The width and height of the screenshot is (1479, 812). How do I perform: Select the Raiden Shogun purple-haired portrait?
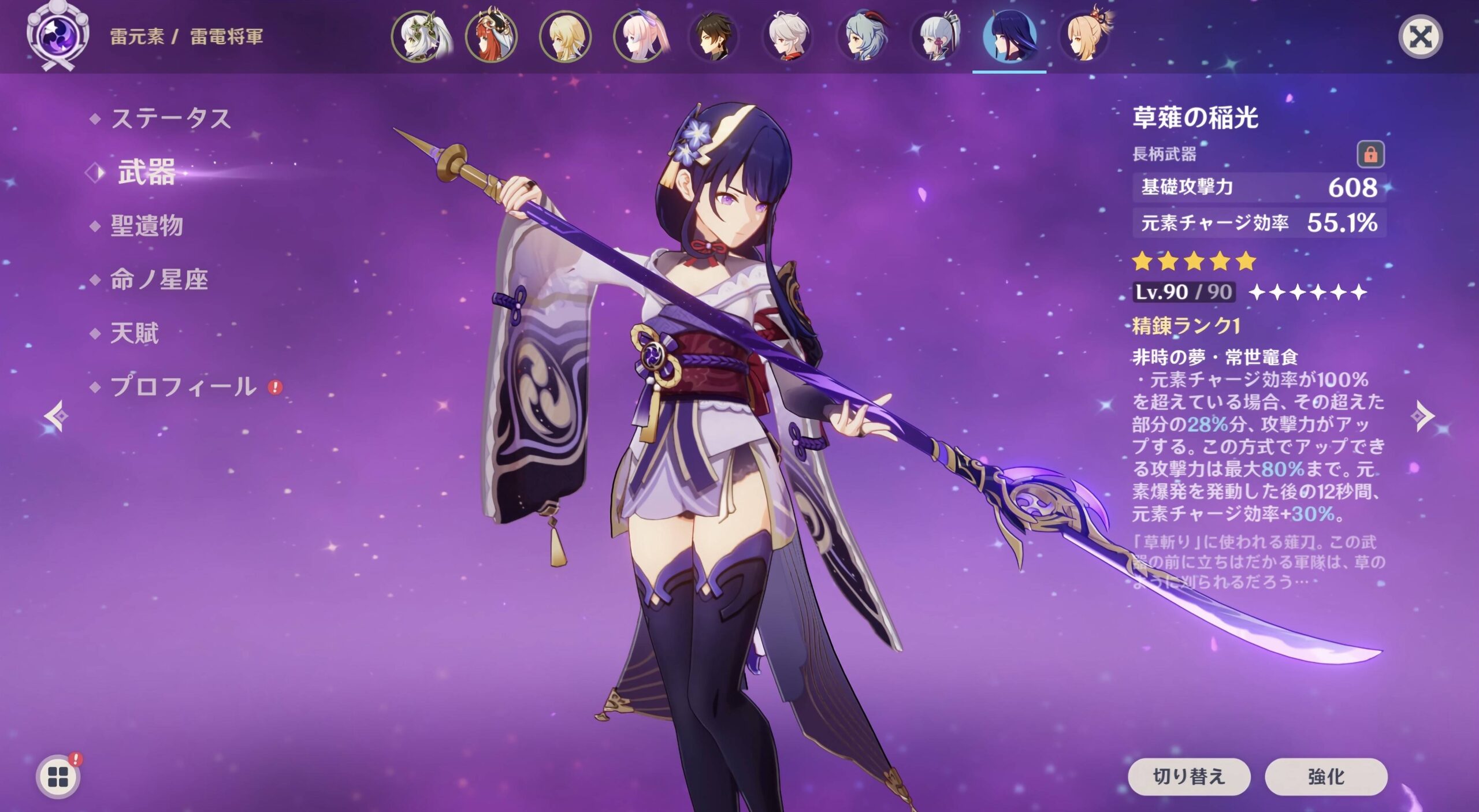pyautogui.click(x=1009, y=36)
